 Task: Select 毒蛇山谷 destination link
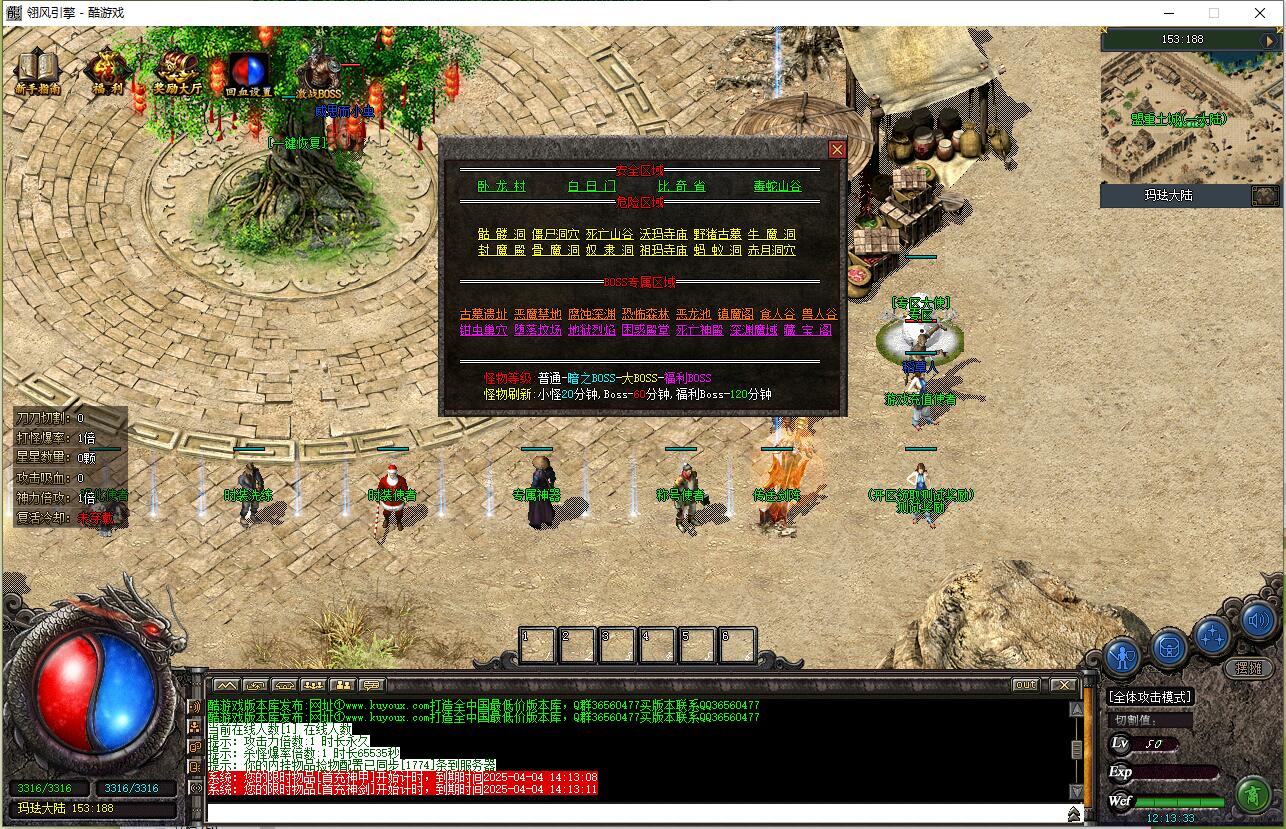[x=777, y=186]
